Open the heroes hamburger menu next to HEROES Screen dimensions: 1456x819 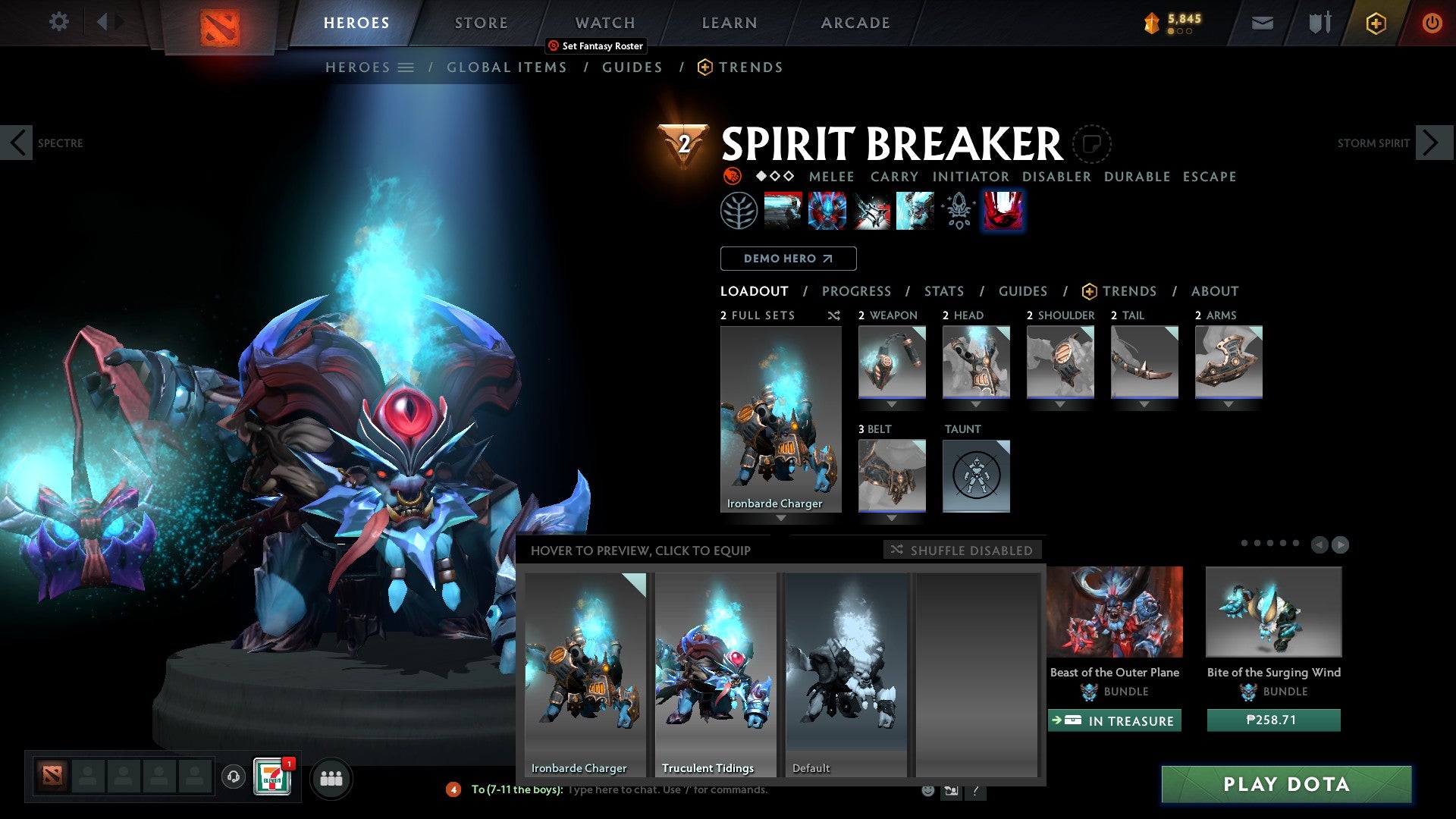tap(406, 67)
